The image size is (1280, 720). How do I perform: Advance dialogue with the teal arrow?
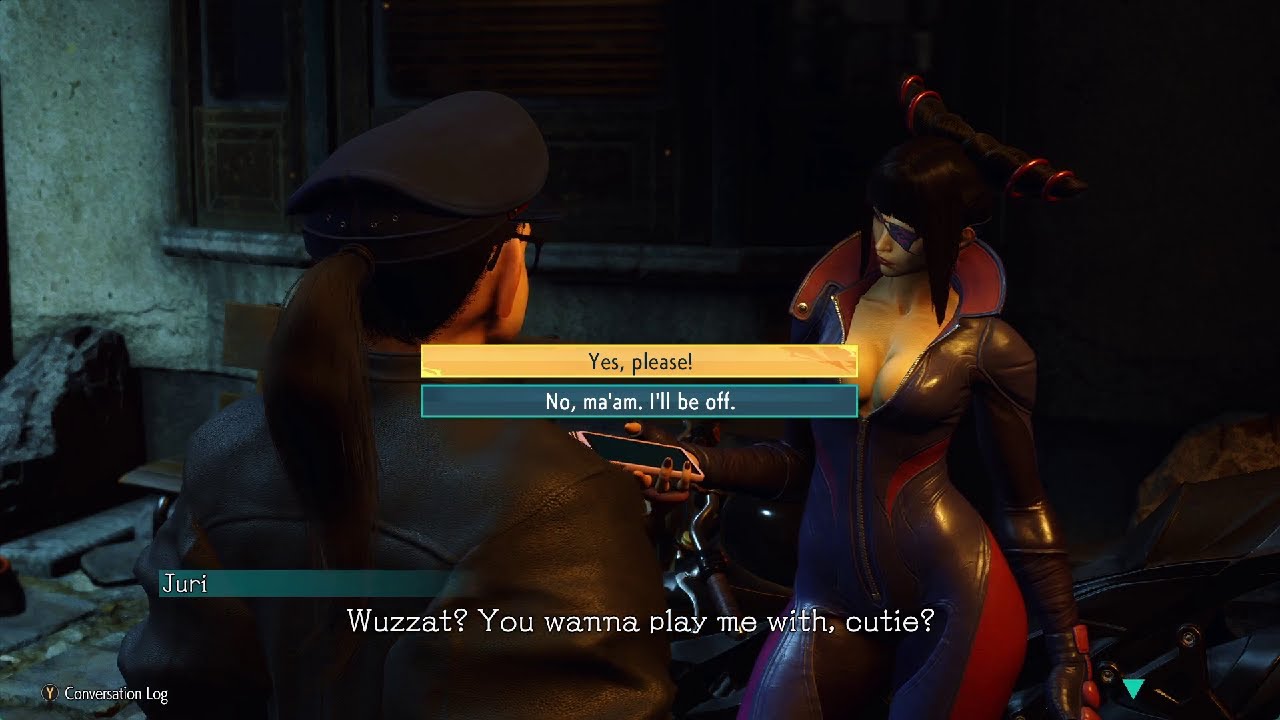click(1133, 688)
